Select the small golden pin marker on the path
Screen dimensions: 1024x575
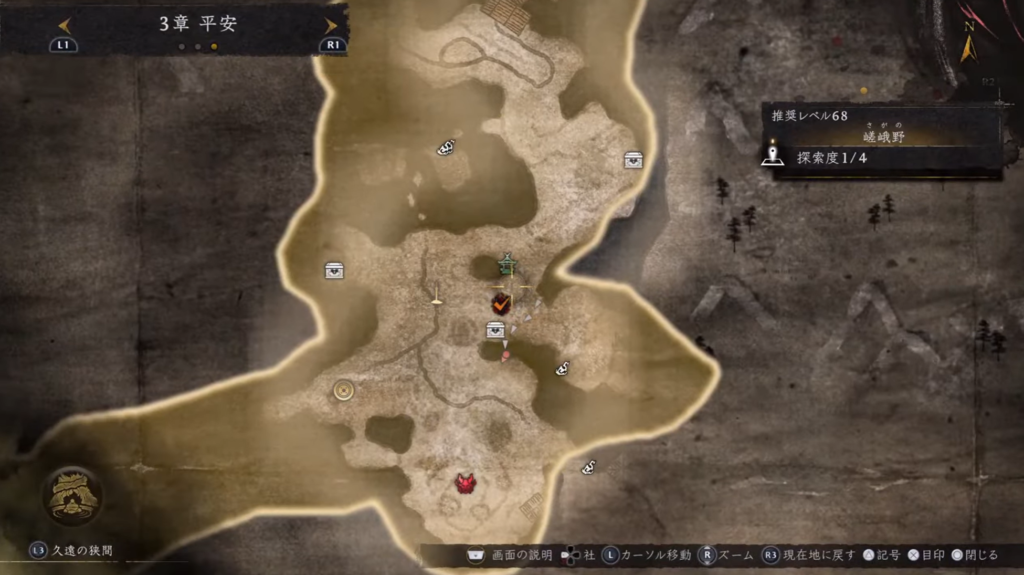(436, 296)
